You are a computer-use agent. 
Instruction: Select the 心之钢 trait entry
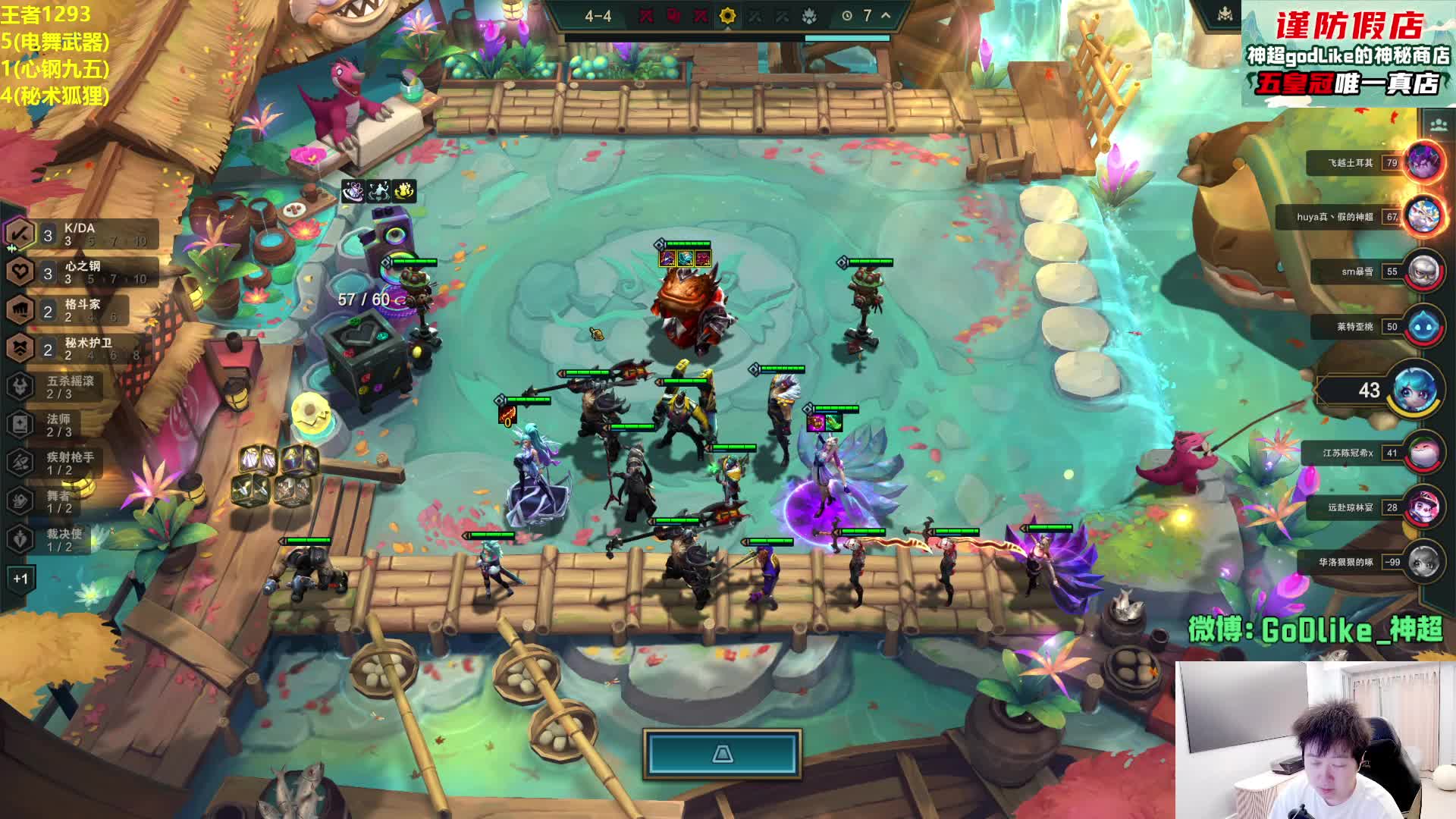82,272
